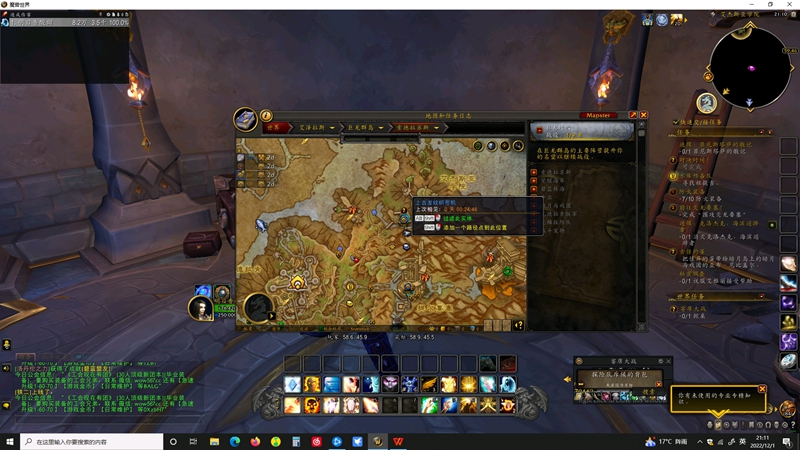Image resolution: width=800 pixels, height=450 pixels.
Task: Dismiss the unspent profession knowledge tip
Action: pos(762,389)
